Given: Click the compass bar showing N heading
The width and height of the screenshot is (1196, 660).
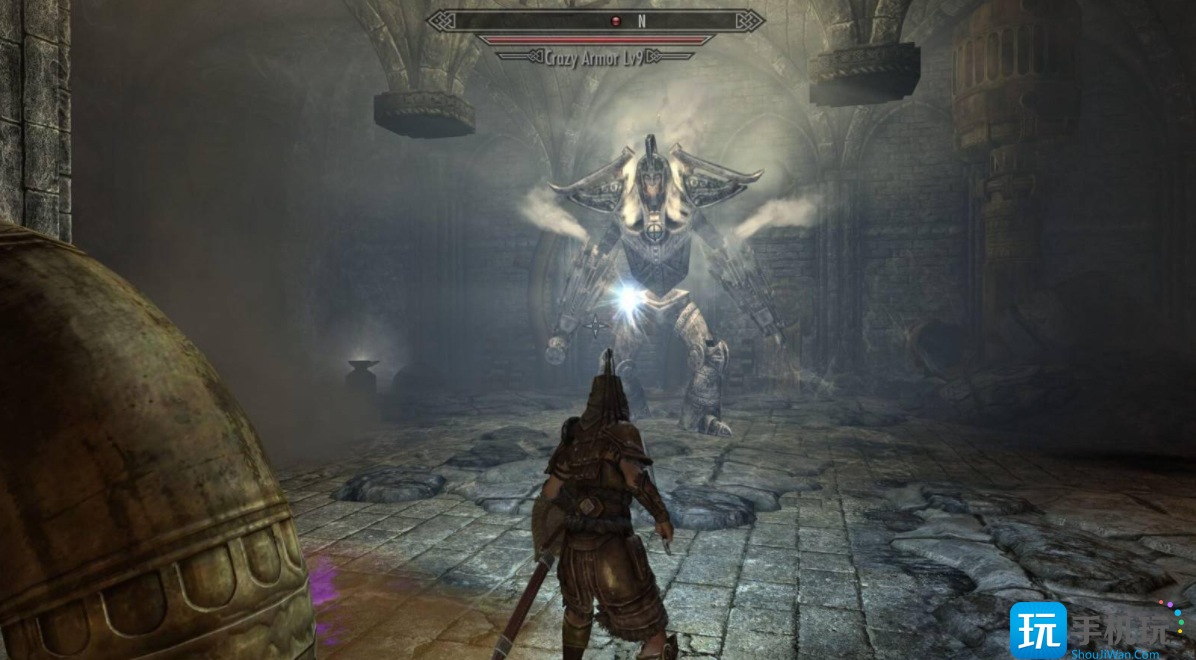Looking at the screenshot, I should click(x=596, y=21).
